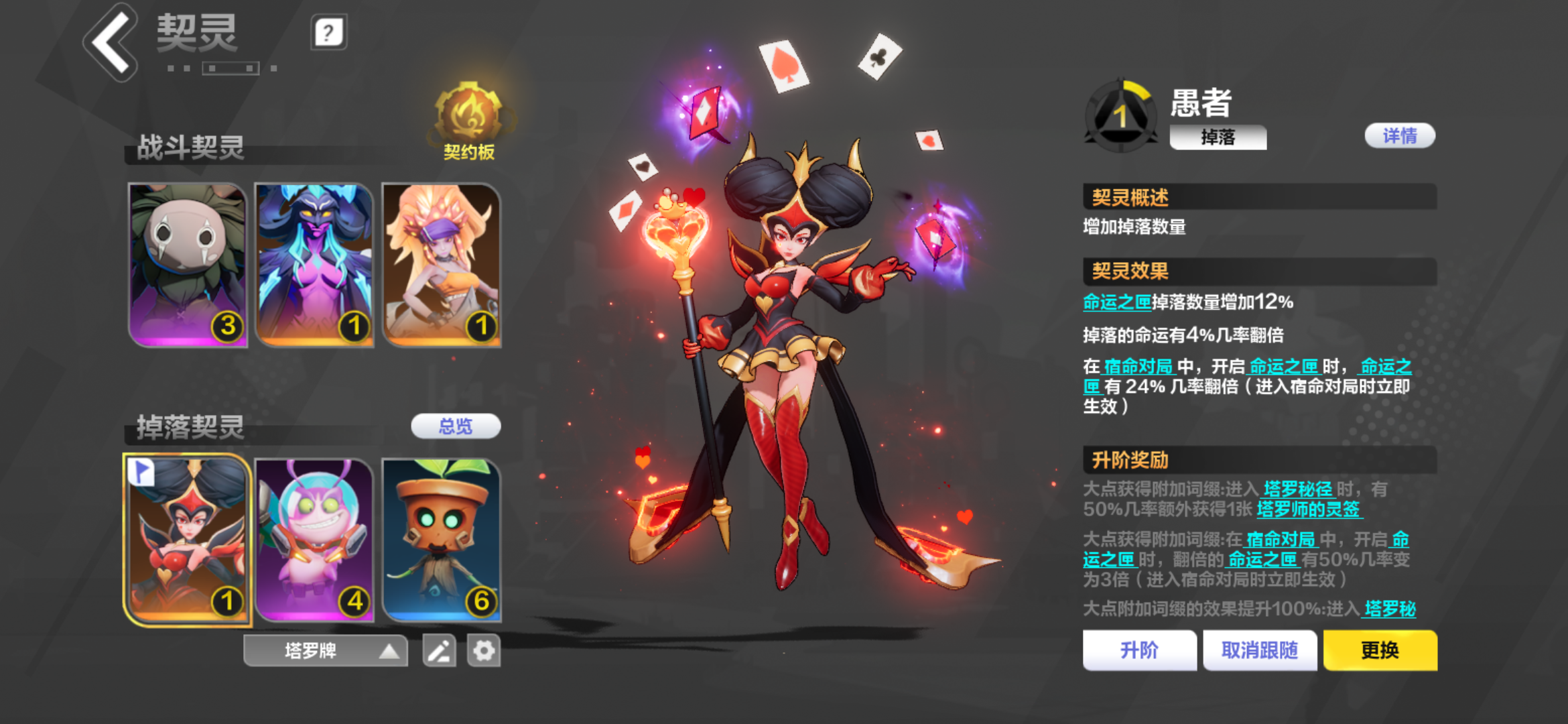Open the 总览 overview panel

coord(456,427)
